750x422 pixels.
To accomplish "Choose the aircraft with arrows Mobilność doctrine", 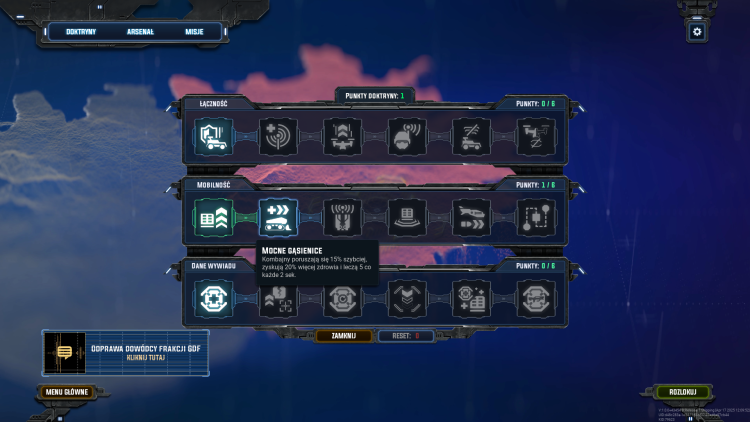I will [472, 217].
